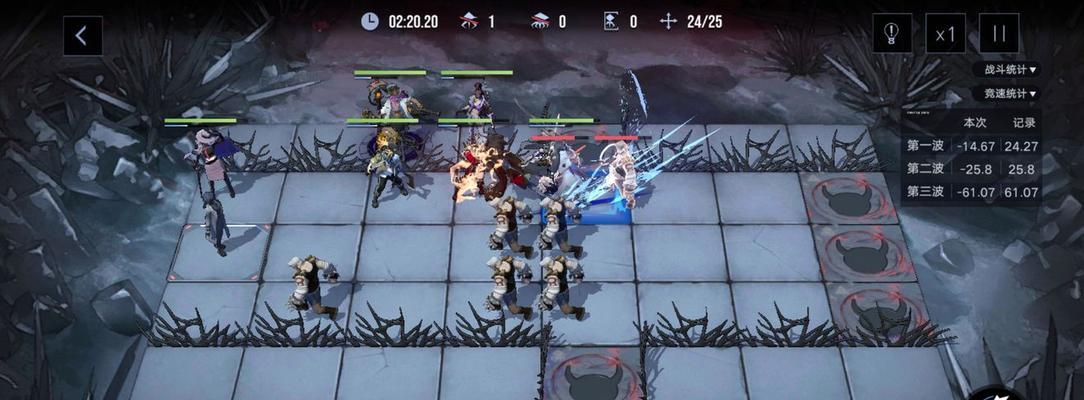Expand the 竞速统计 dropdown
This screenshot has height=400, width=1084.
click(x=1008, y=94)
